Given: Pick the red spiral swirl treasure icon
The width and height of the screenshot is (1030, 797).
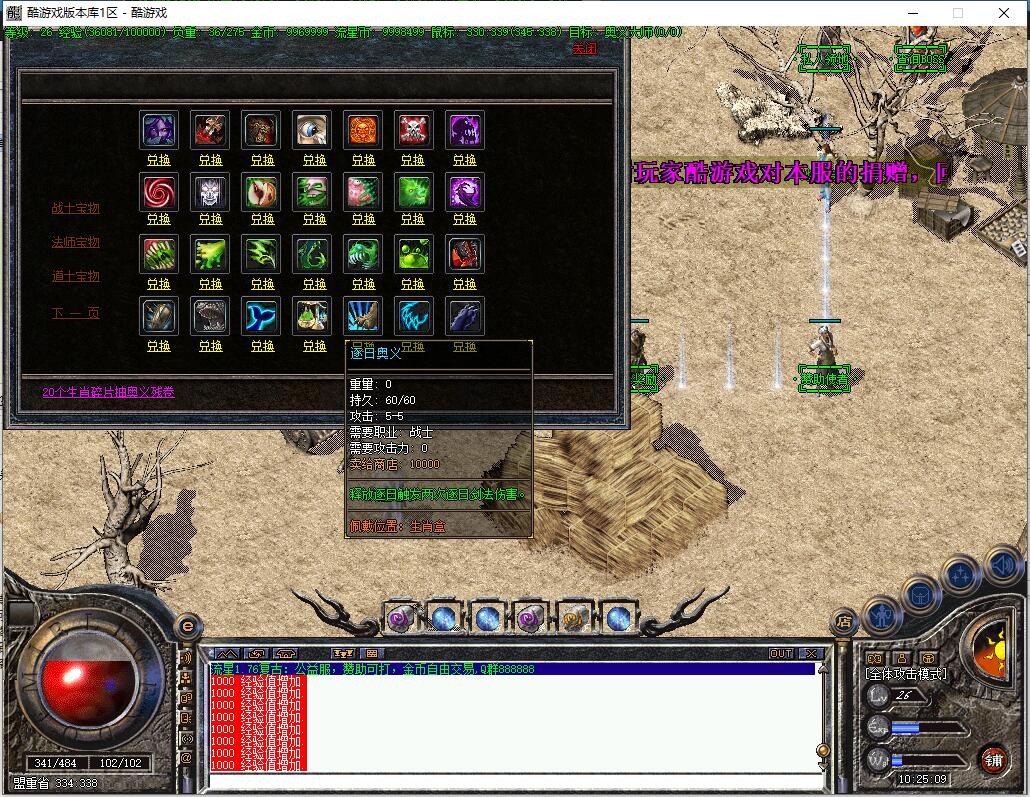Looking at the screenshot, I should pos(159,191).
